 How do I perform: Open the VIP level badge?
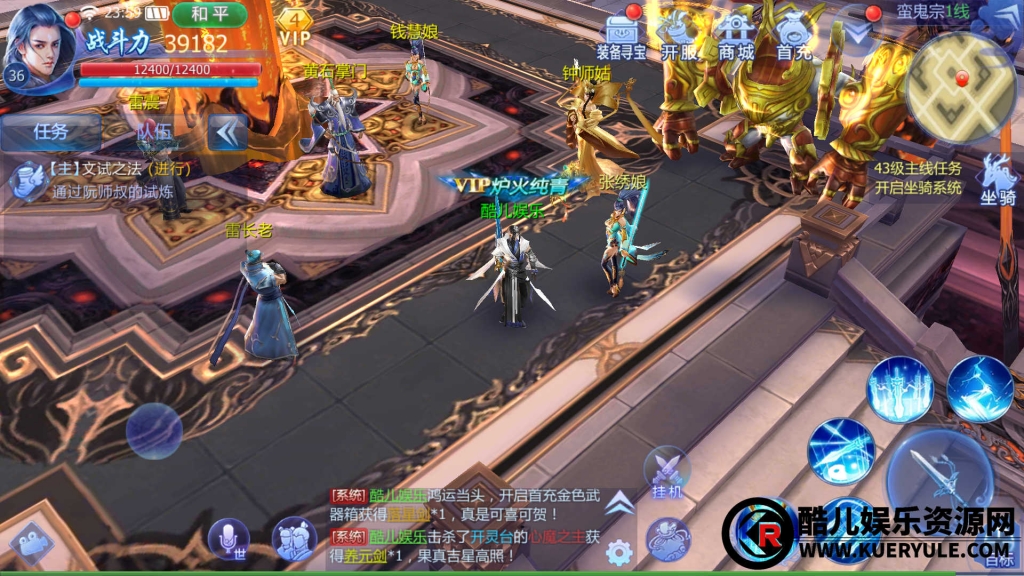coord(295,26)
